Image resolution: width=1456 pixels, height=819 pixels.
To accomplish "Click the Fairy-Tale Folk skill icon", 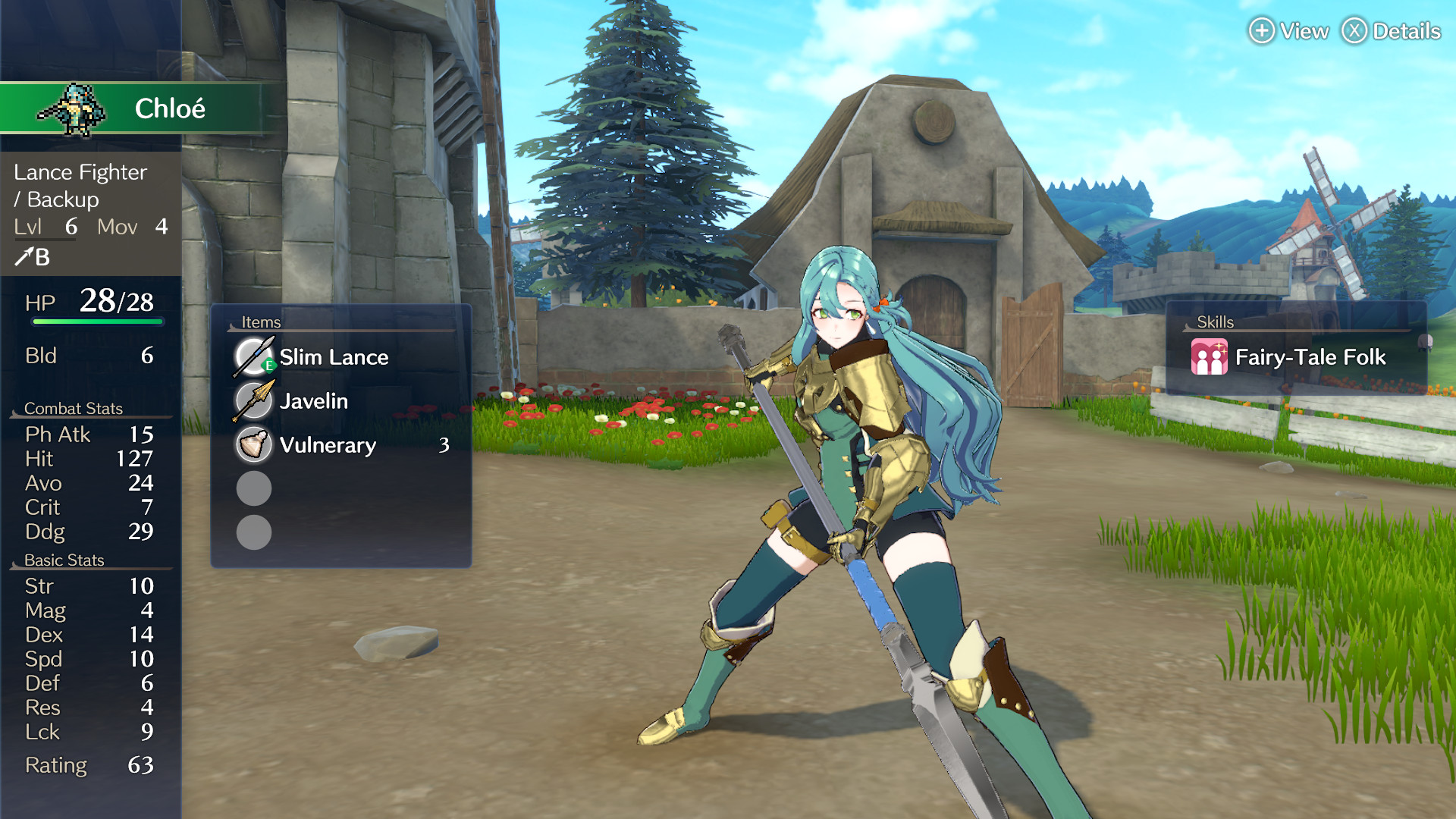I will click(x=1210, y=356).
